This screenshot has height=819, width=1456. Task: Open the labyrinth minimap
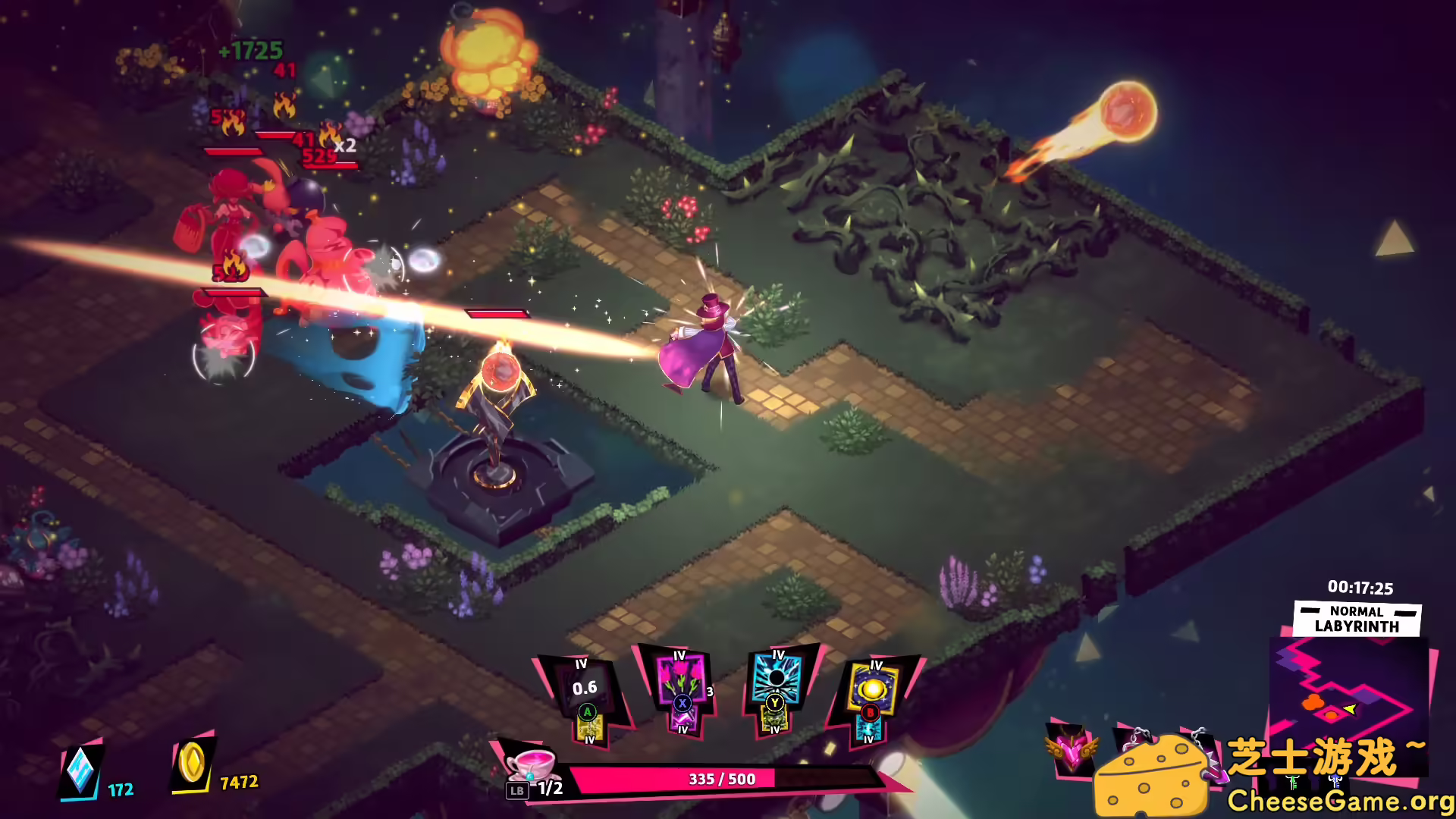pos(1342,694)
